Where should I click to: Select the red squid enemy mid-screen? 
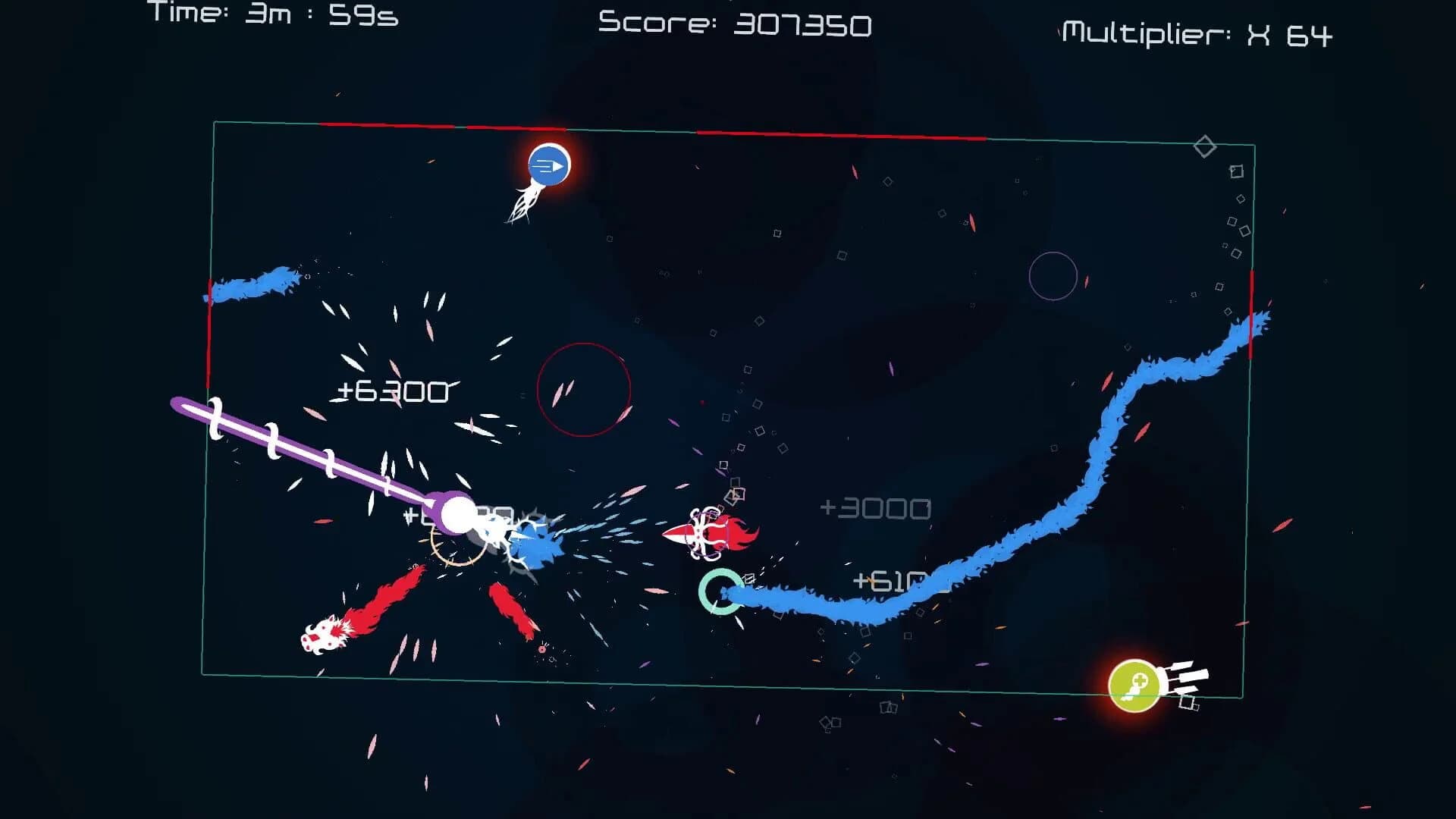[708, 533]
